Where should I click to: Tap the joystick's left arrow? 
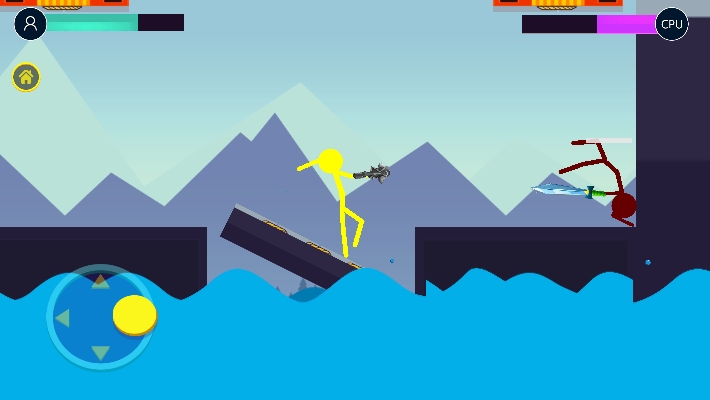point(62,318)
